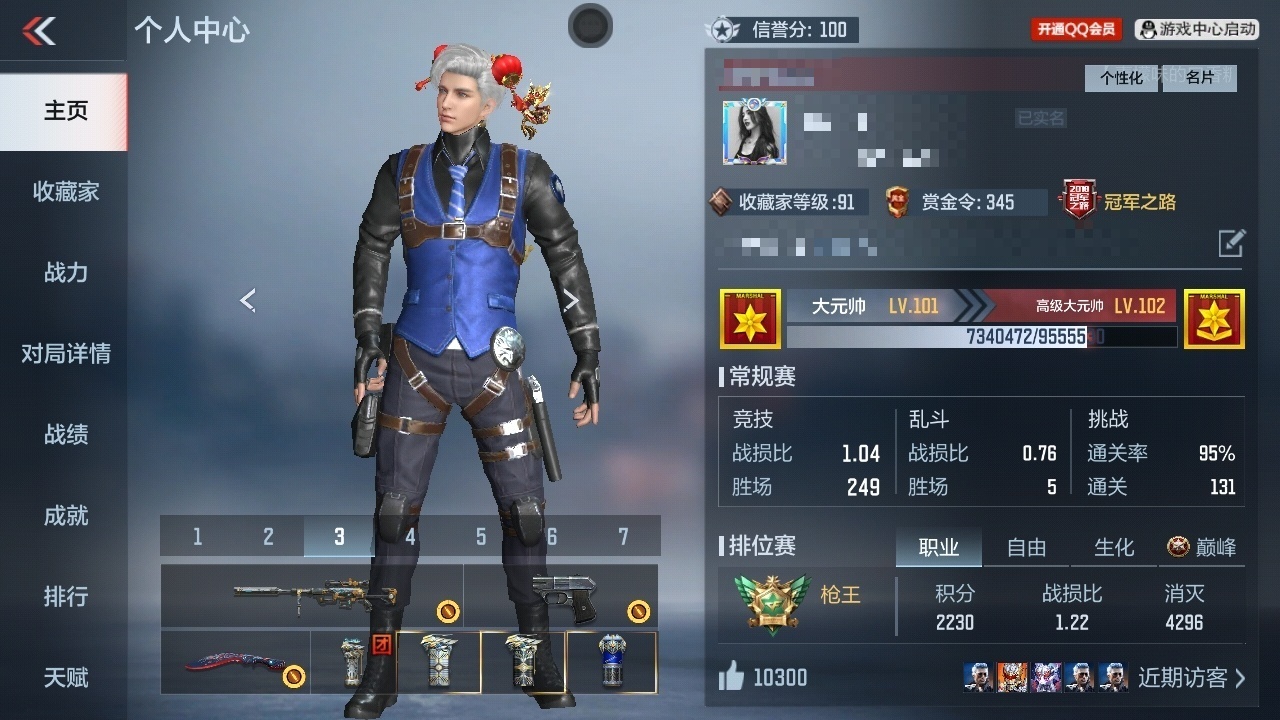1280x720 pixels.
Task: Switch ranked stats to 生化 tab
Action: pyautogui.click(x=1114, y=547)
